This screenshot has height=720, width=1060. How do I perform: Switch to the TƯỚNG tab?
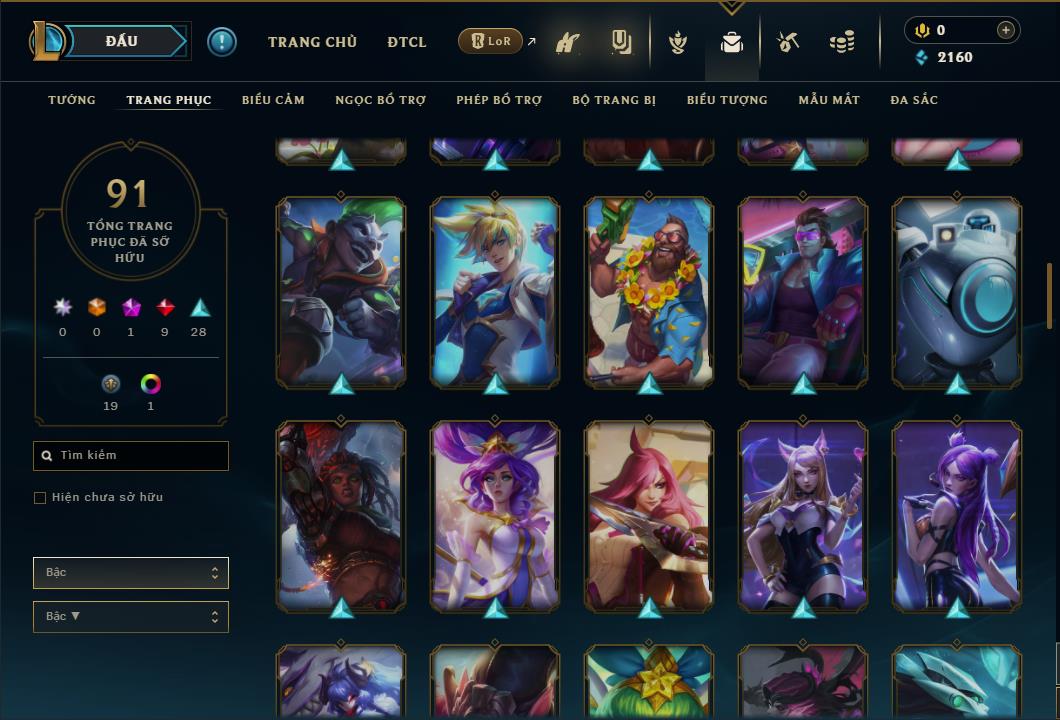[72, 100]
